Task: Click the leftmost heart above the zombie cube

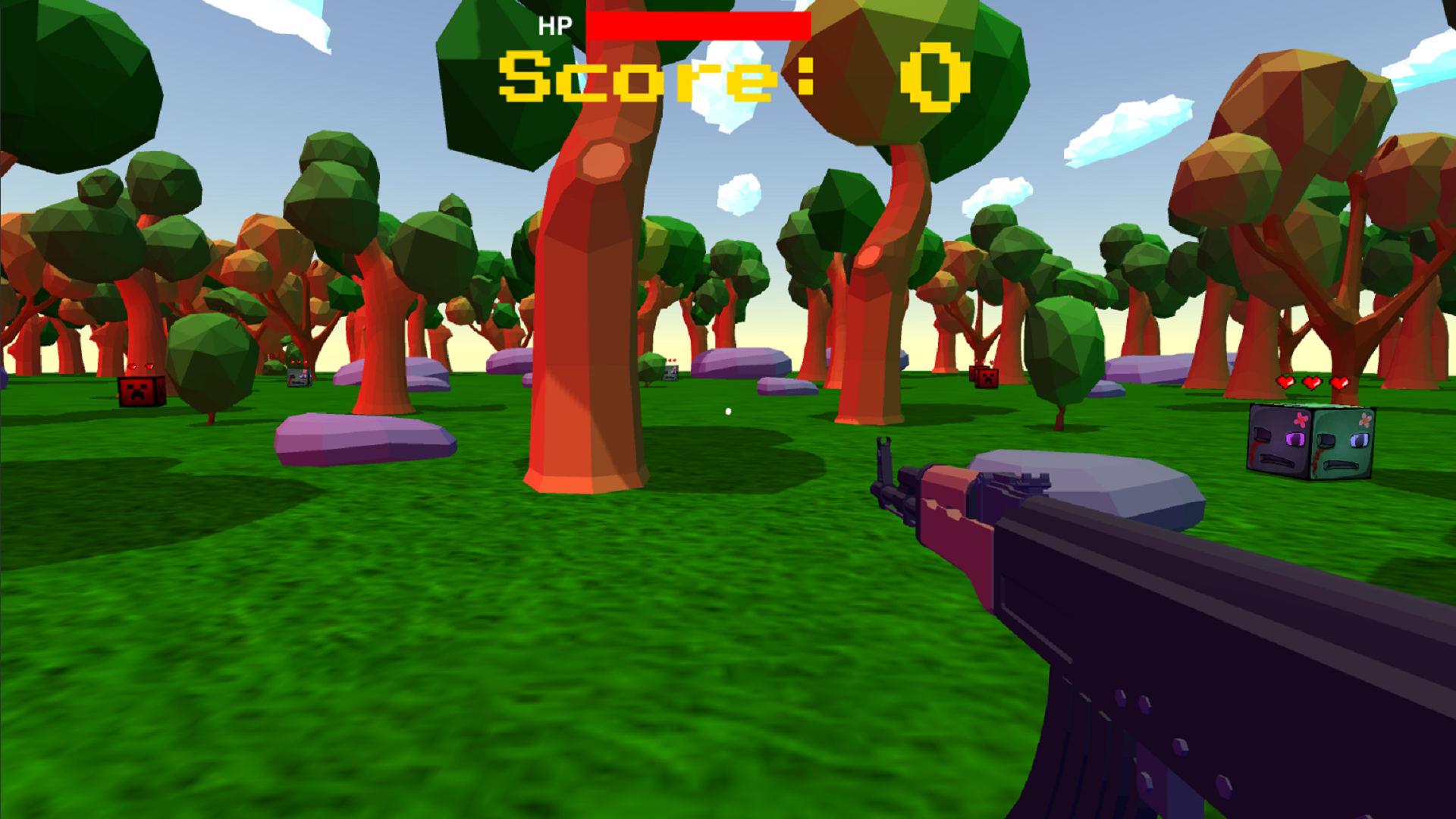Action: coord(1285,382)
